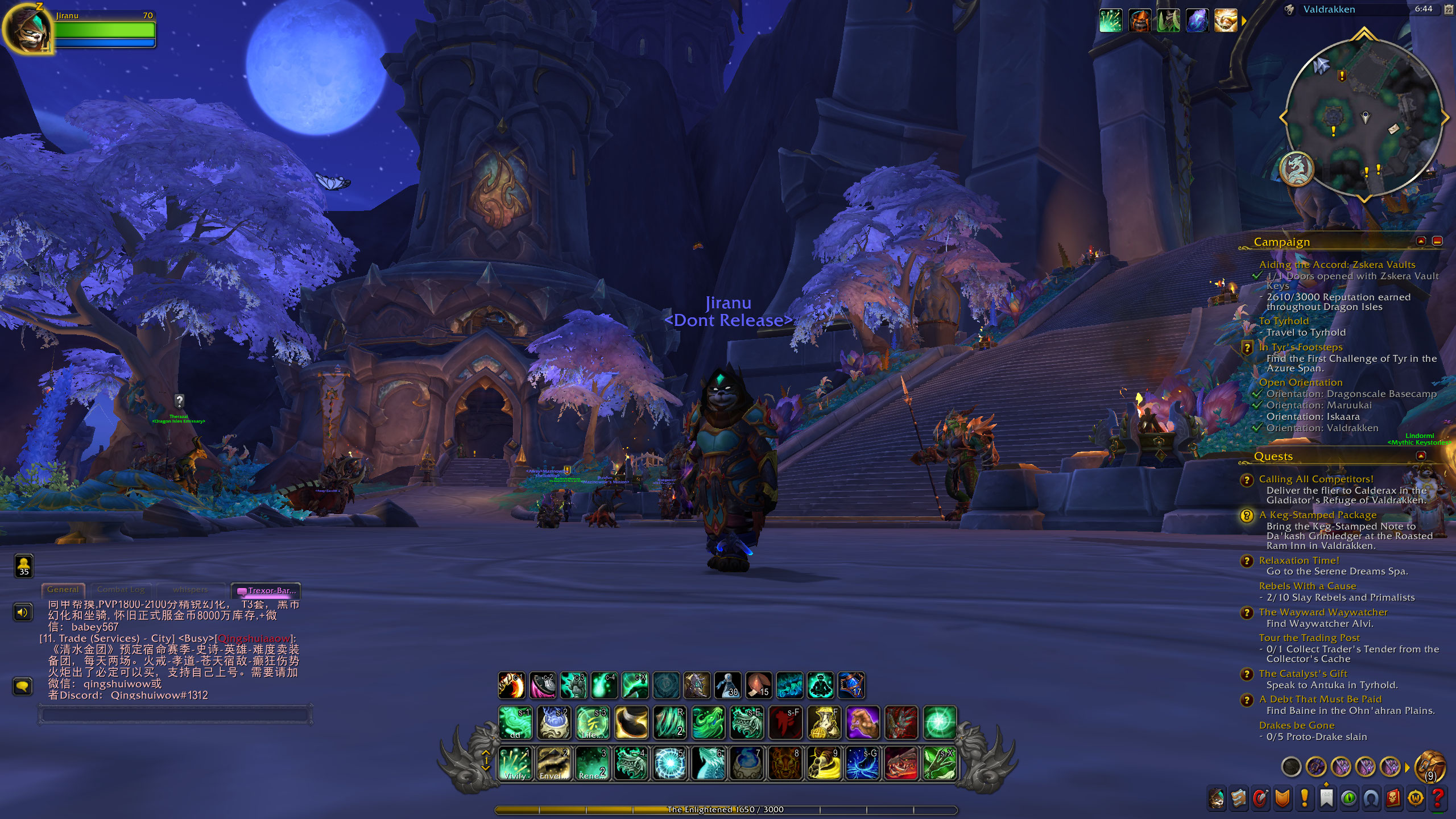Toggle the minimap tracking binoculars button
This screenshot has width=1456, height=819.
click(1289, 10)
